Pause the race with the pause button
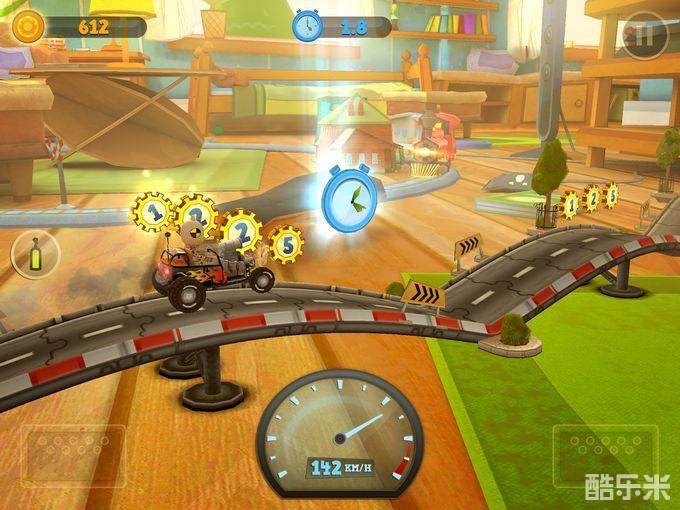 643,37
